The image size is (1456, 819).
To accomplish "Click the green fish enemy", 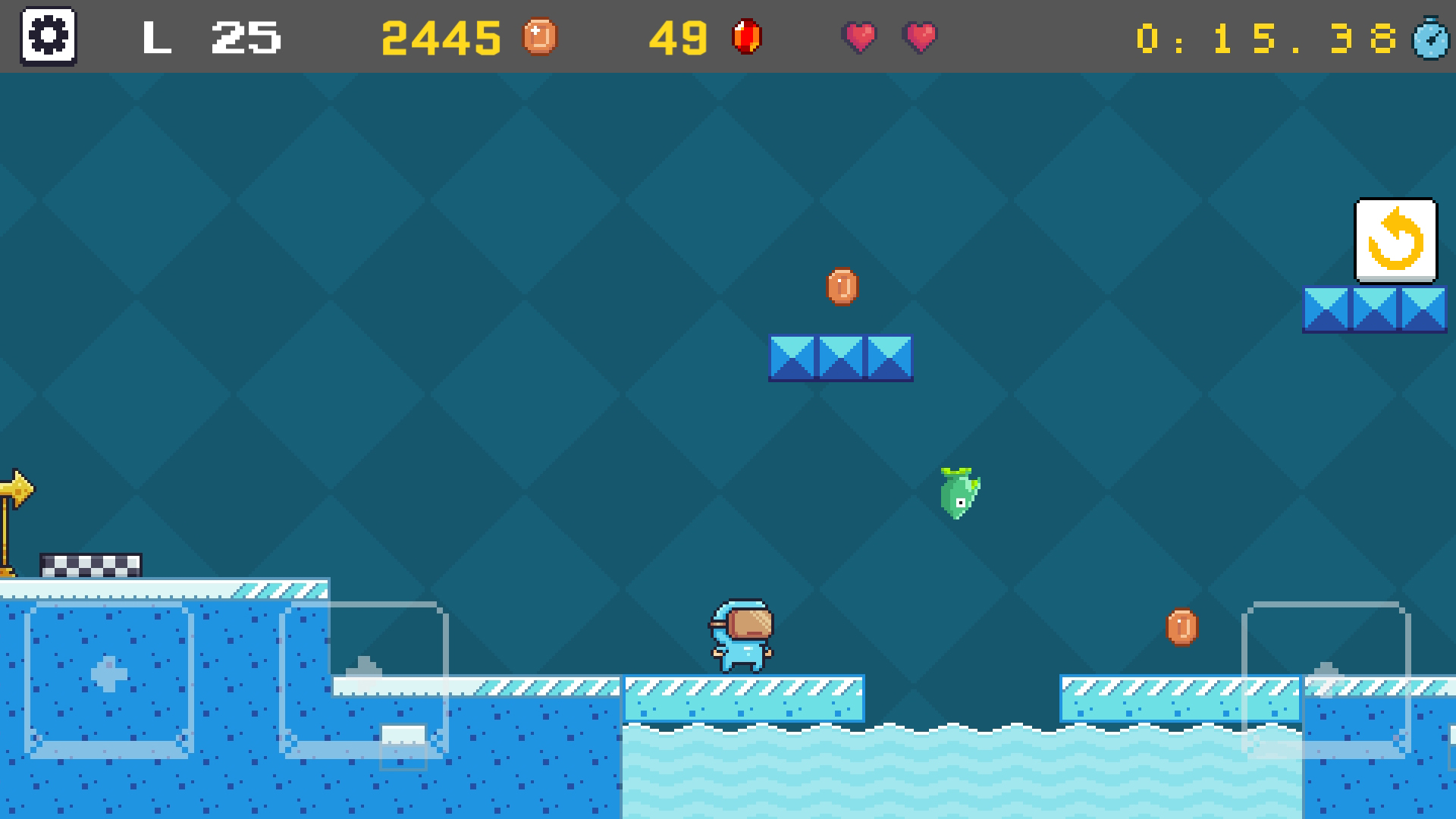I will [x=958, y=493].
